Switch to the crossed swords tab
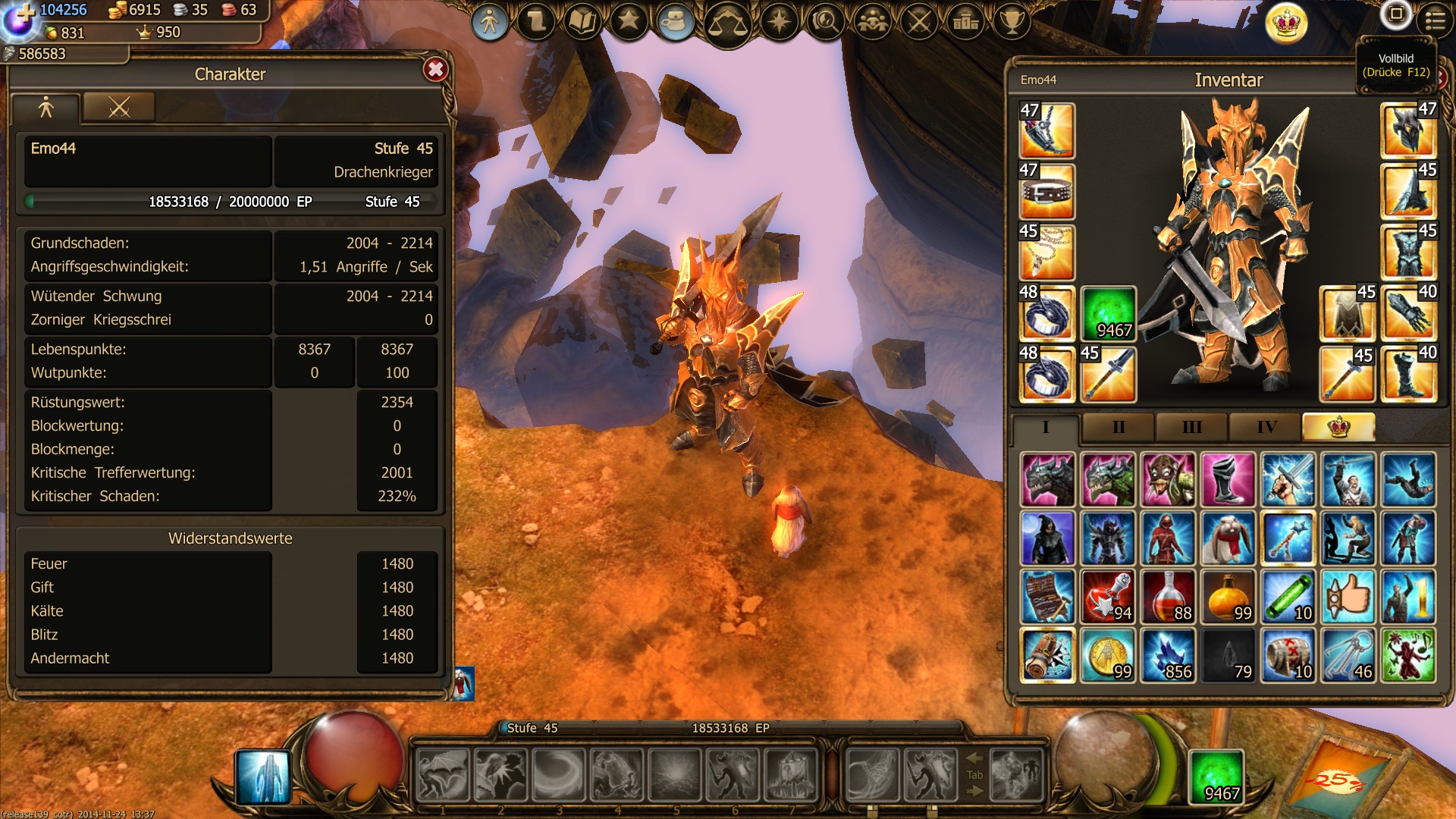 [x=119, y=108]
